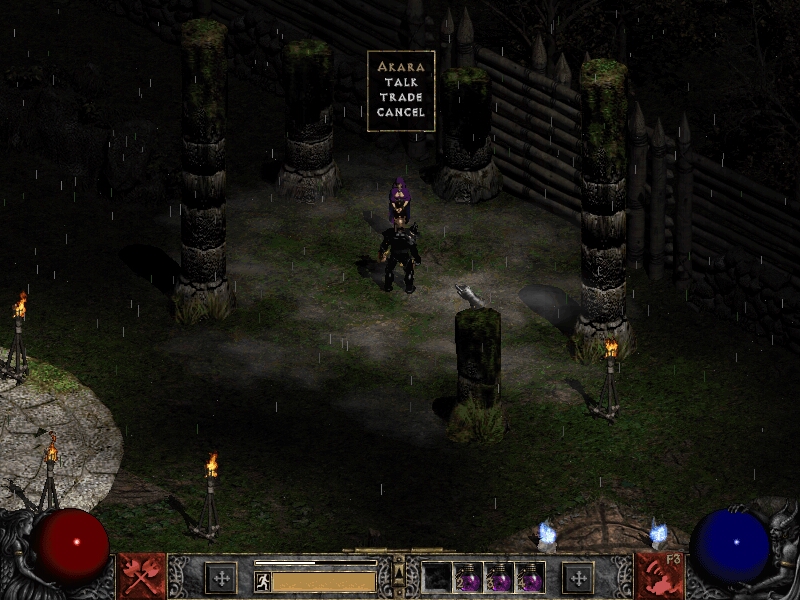Open the left attack skill selector
This screenshot has height=600, width=800.
(142, 576)
